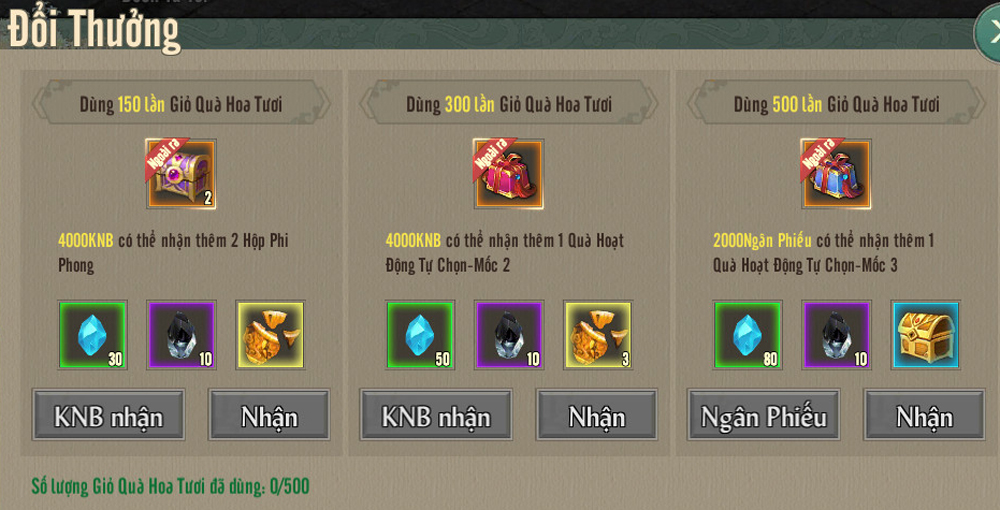Inspect the dark gem in the 500 lần panel
The height and width of the screenshot is (510, 1000).
[x=836, y=334]
